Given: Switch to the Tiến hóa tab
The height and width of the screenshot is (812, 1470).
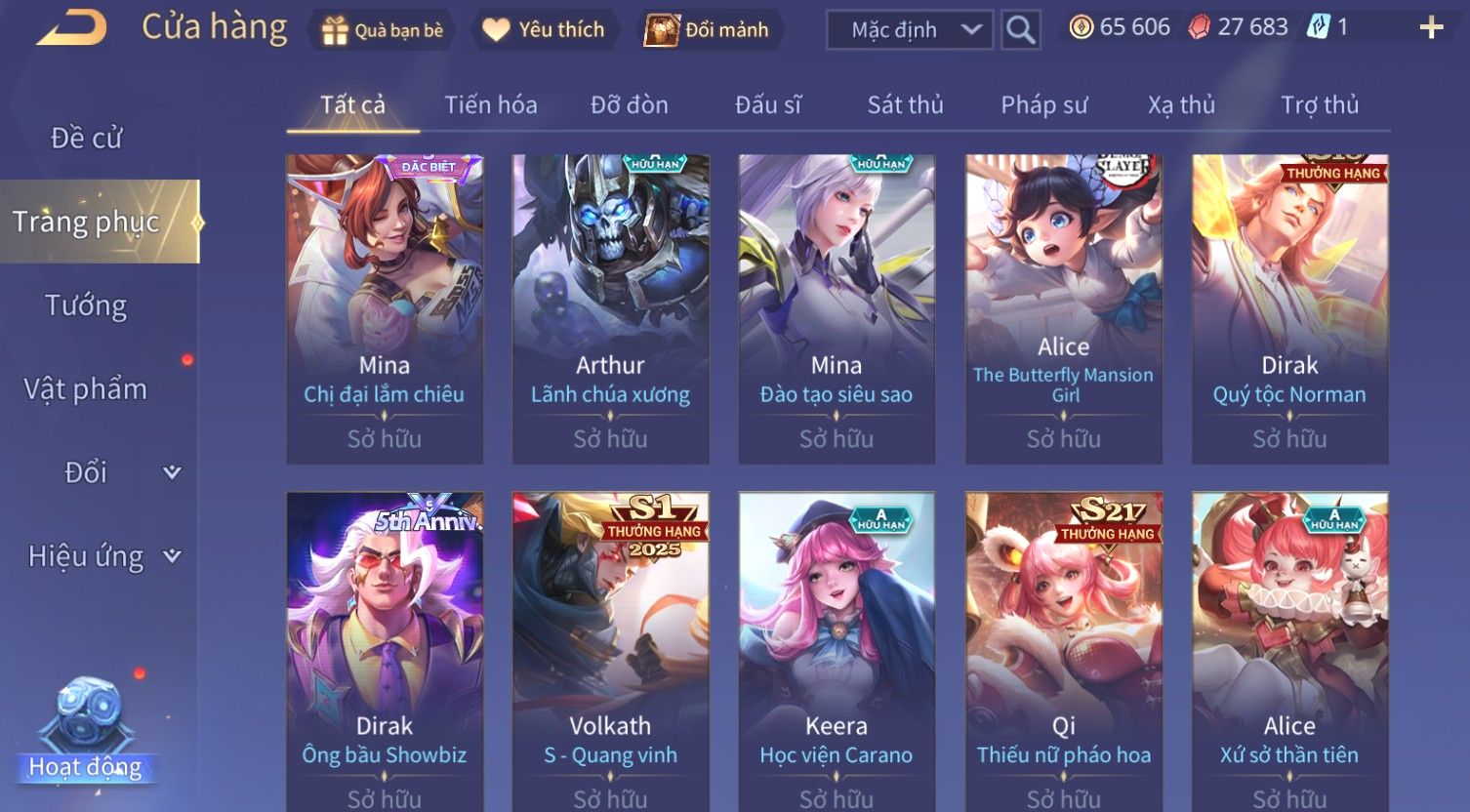Looking at the screenshot, I should point(491,105).
